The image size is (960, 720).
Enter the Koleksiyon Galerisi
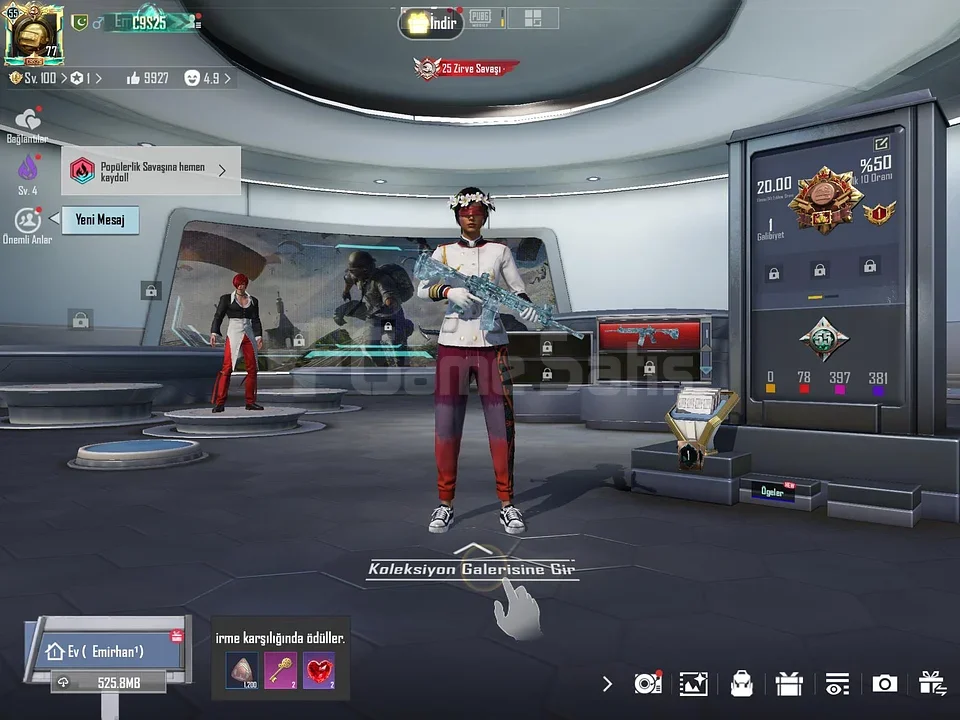(470, 569)
